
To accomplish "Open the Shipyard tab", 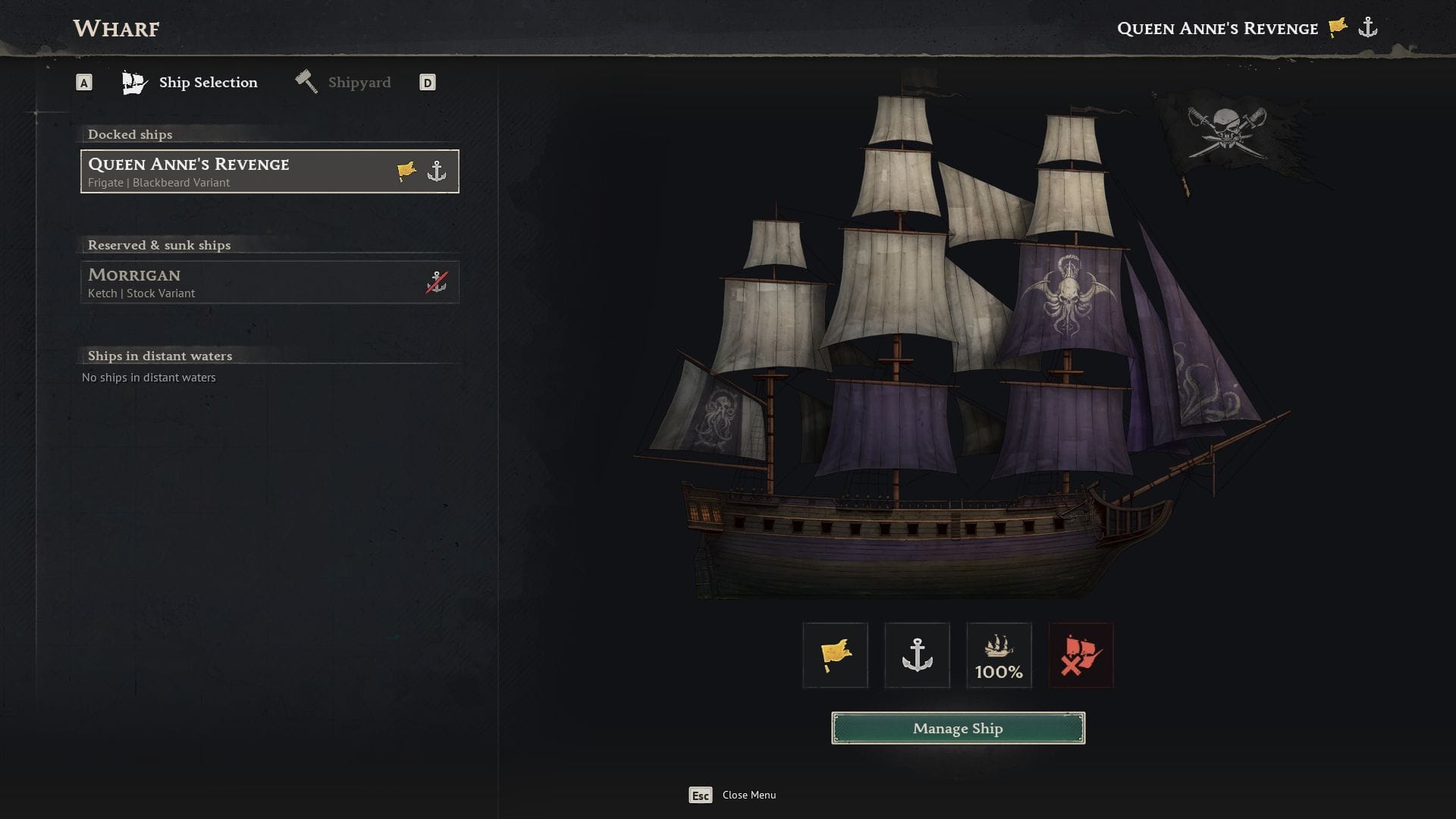I will click(344, 83).
